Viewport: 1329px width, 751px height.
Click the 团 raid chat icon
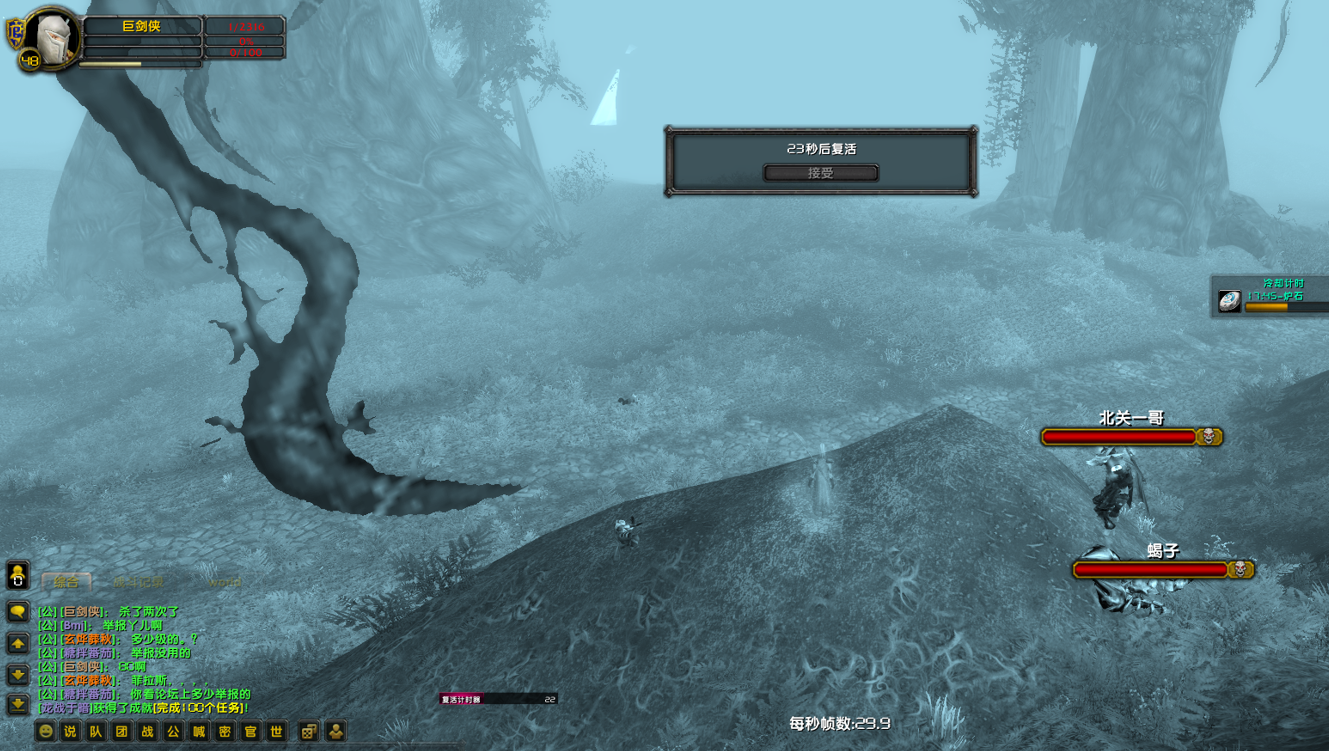119,731
